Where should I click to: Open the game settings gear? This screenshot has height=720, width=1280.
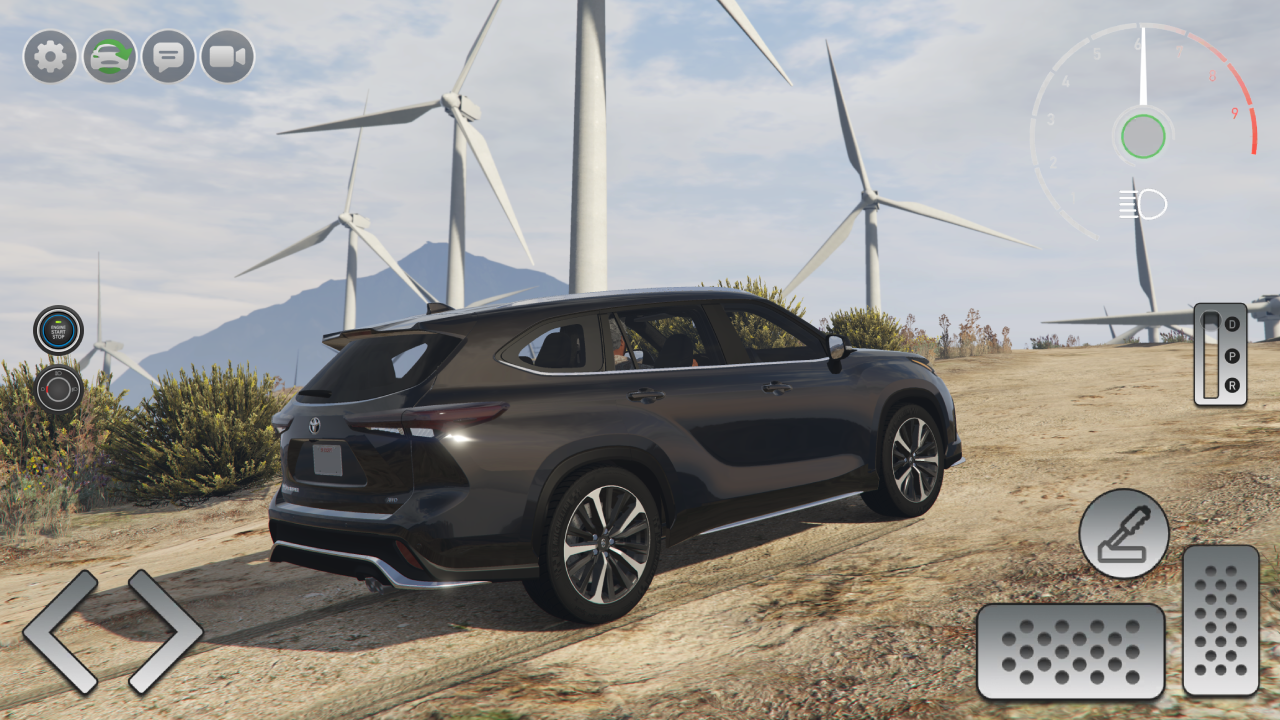tap(51, 57)
